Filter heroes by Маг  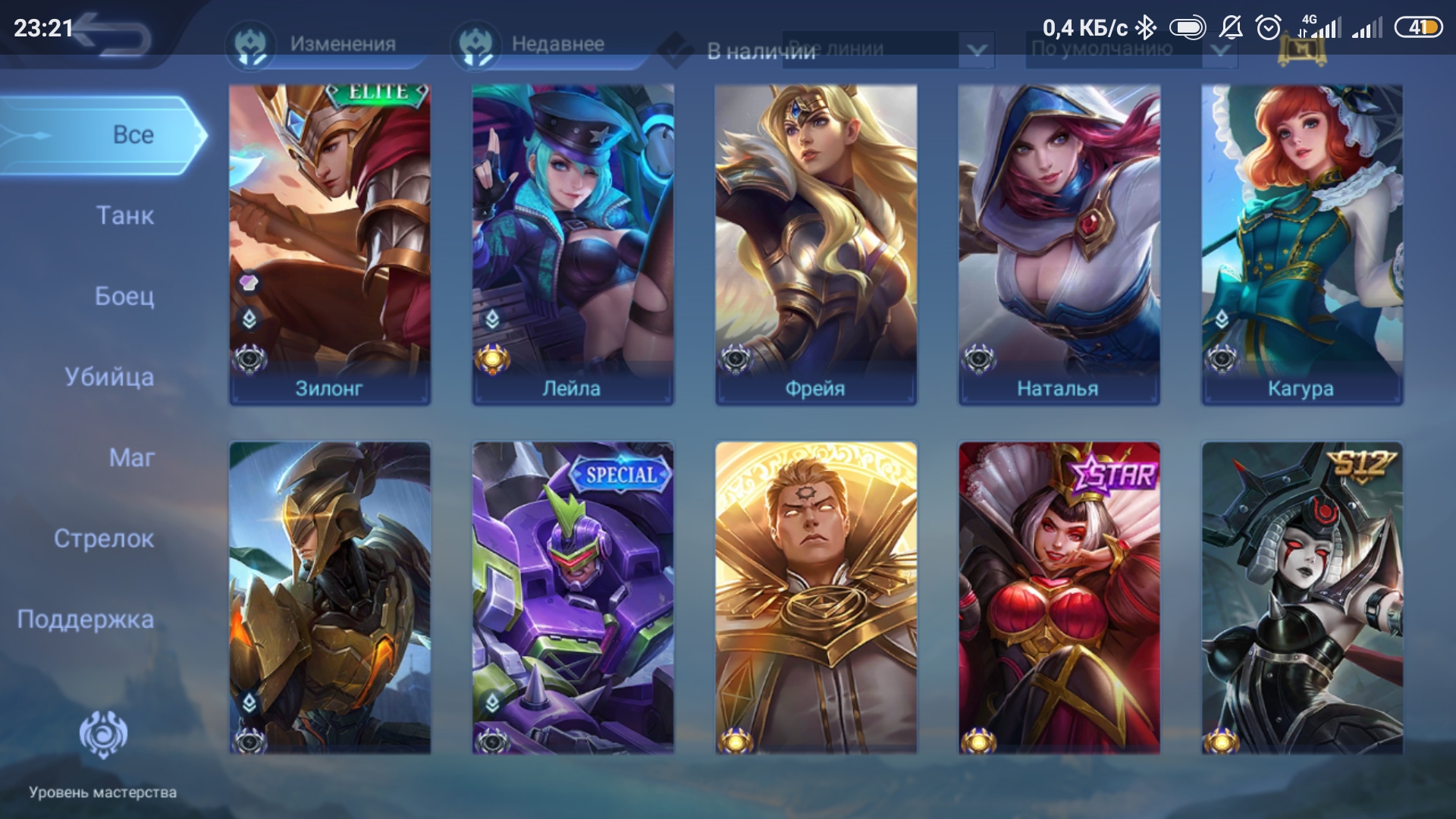(x=131, y=458)
